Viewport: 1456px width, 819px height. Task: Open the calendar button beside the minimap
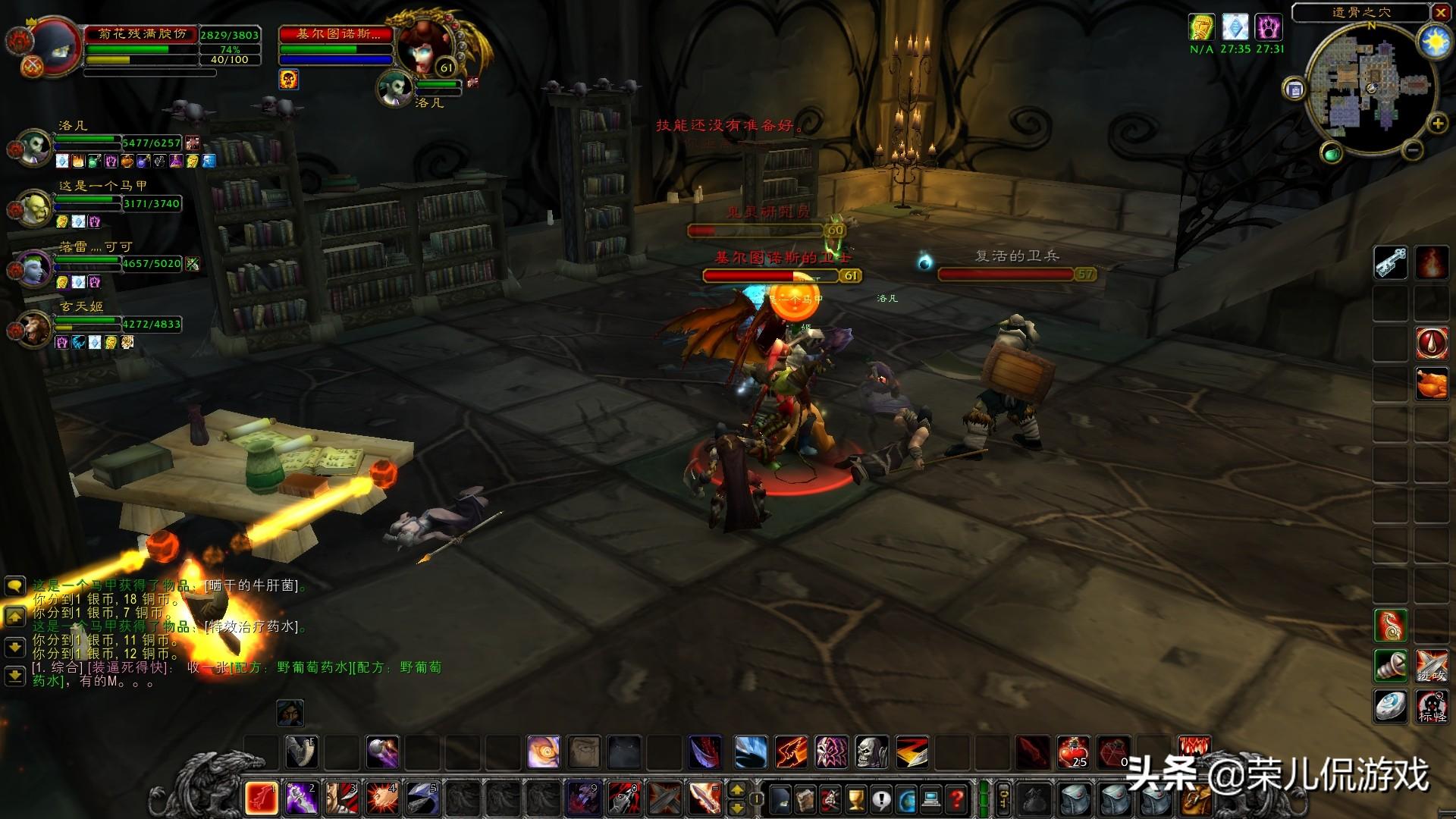(1294, 89)
